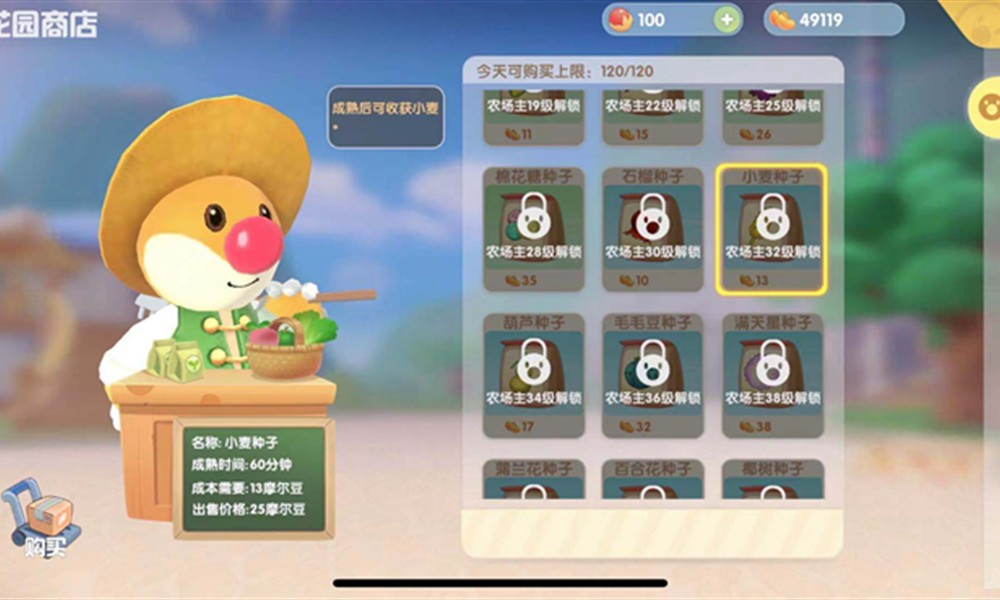This screenshot has width=1000, height=600.
Task: Select the 棉花糖种子 seed card
Action: click(533, 229)
